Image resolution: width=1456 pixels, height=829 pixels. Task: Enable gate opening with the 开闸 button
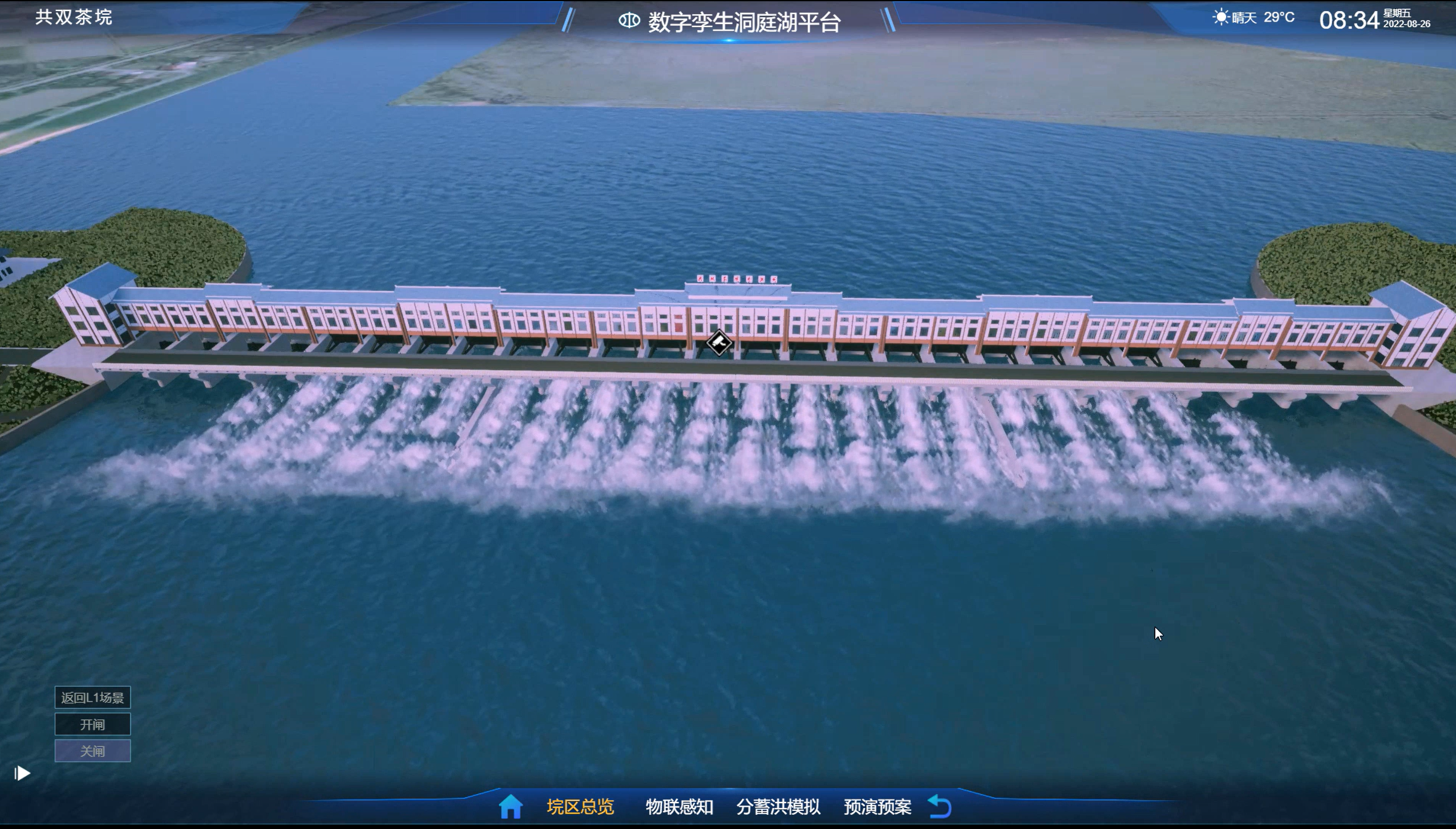(92, 724)
